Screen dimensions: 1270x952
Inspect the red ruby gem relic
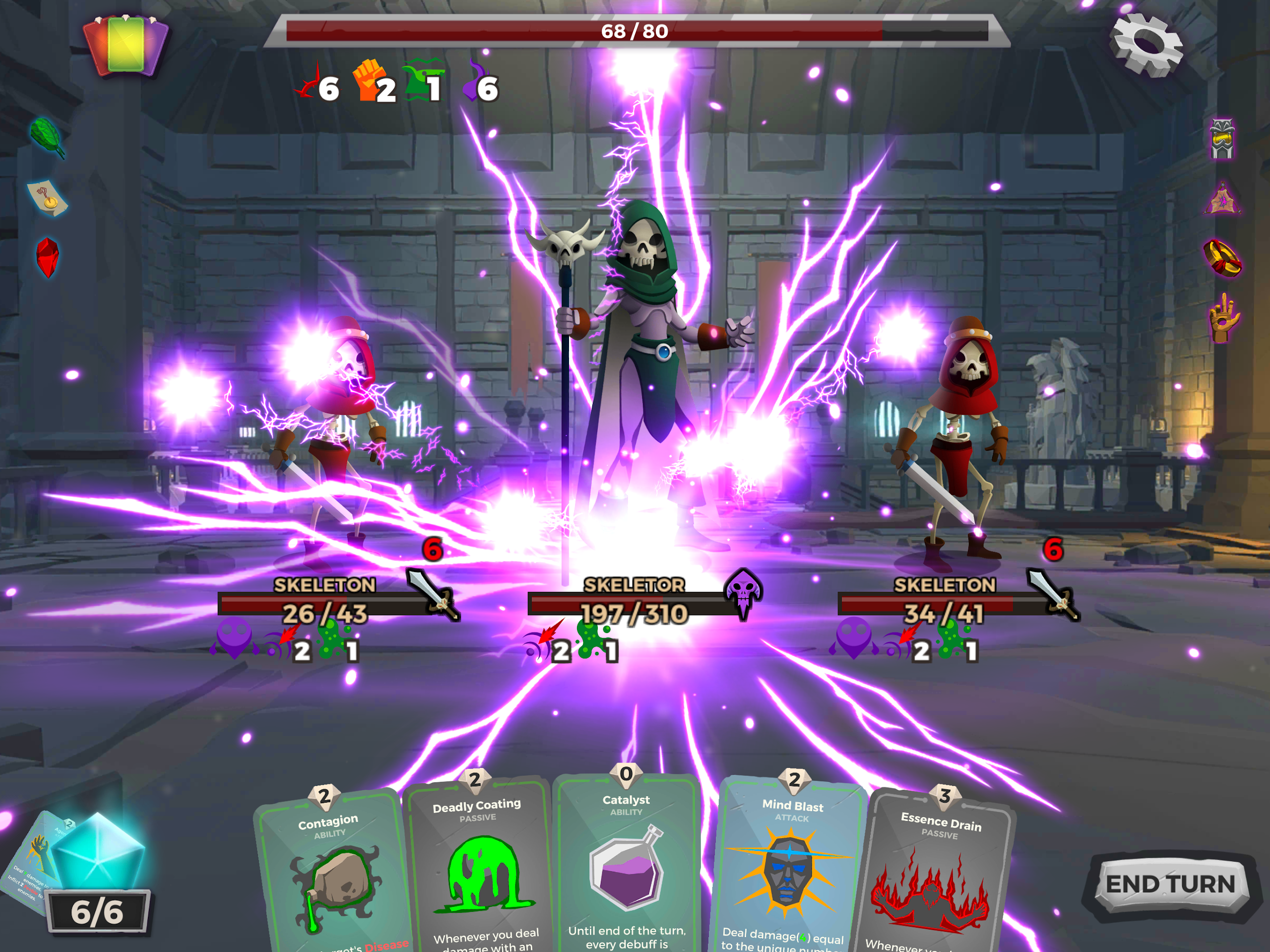coord(47,256)
